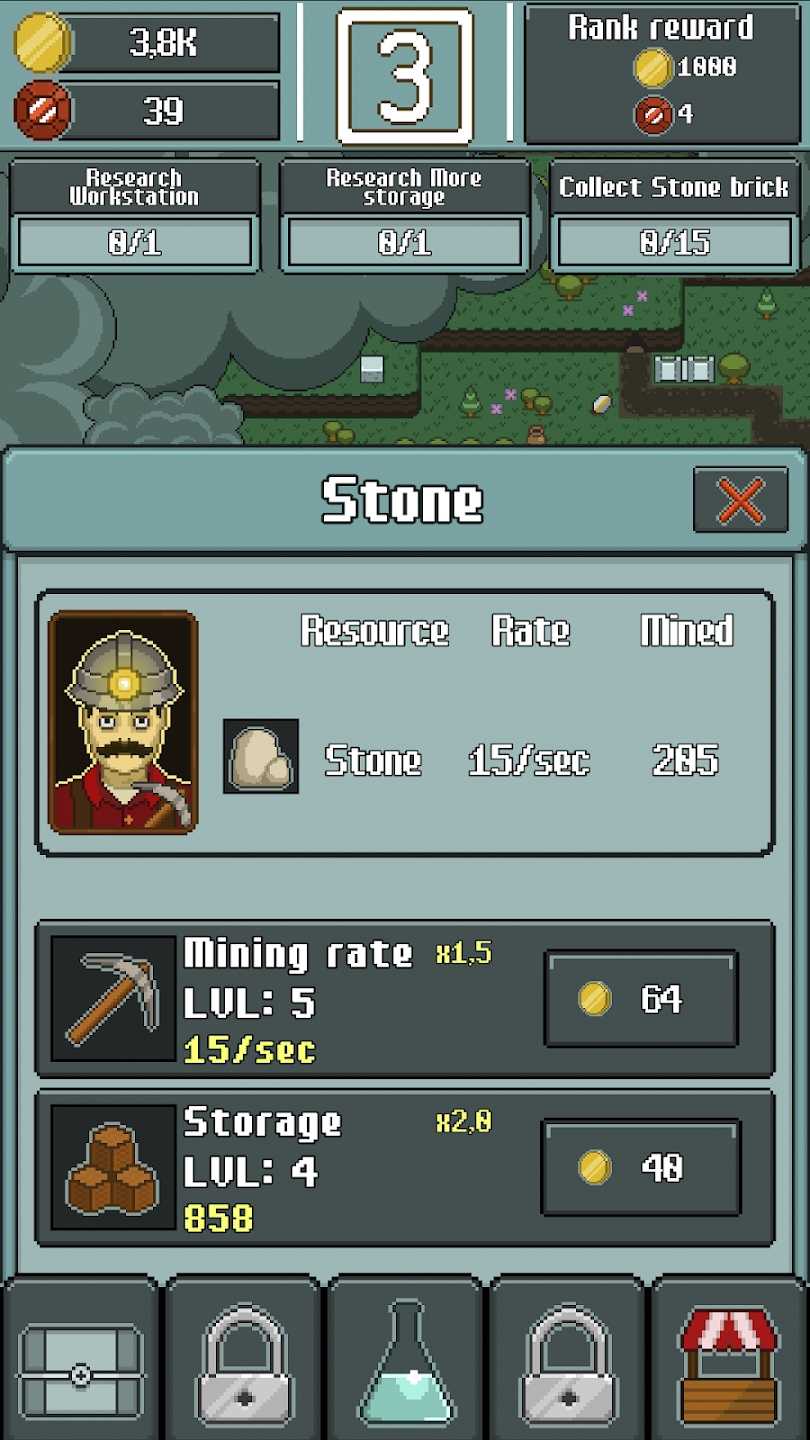This screenshot has height=1440, width=810.
Task: Tap the rank 3 badge
Action: coord(405,74)
